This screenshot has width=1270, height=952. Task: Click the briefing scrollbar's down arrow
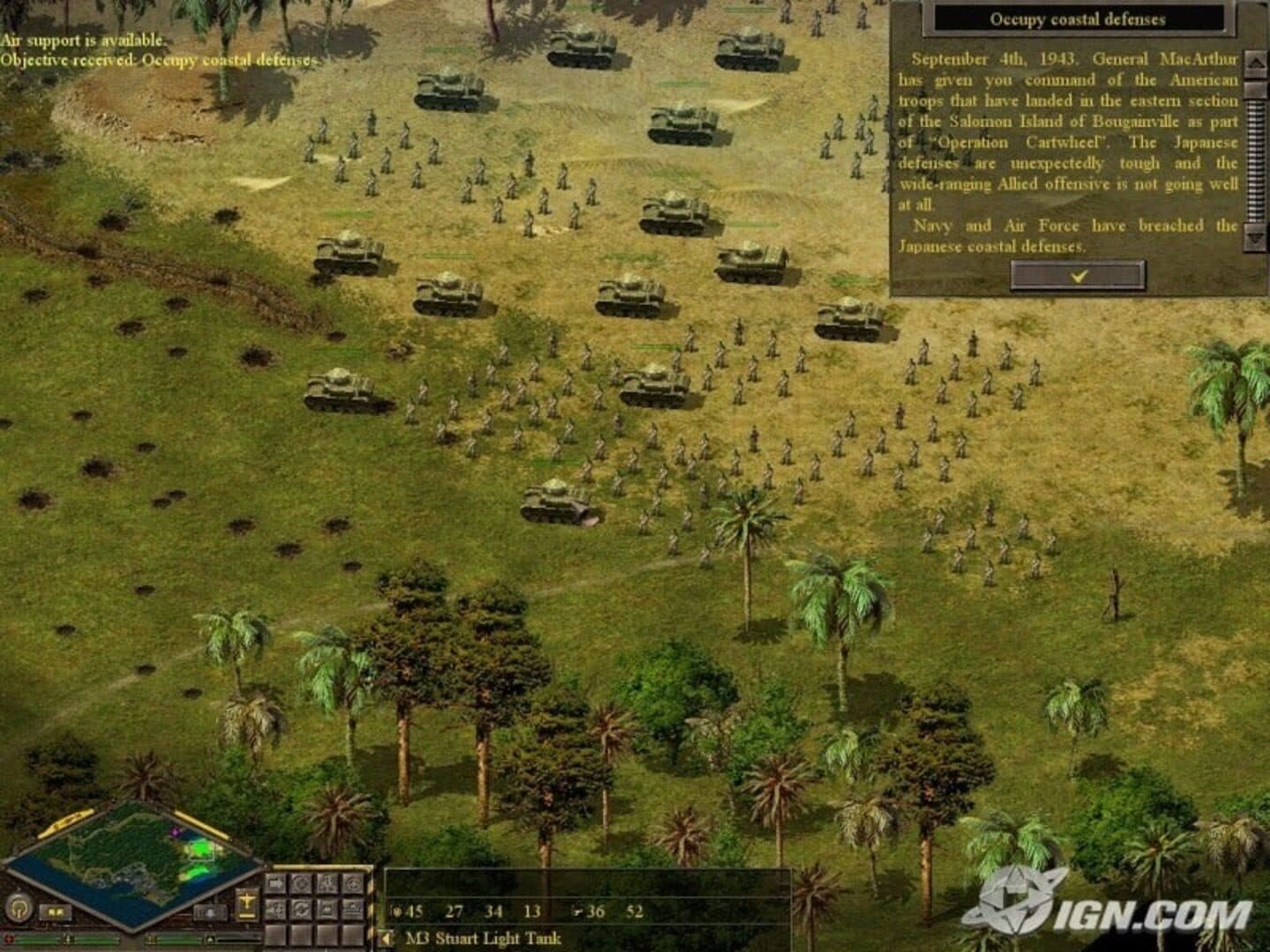click(1252, 236)
